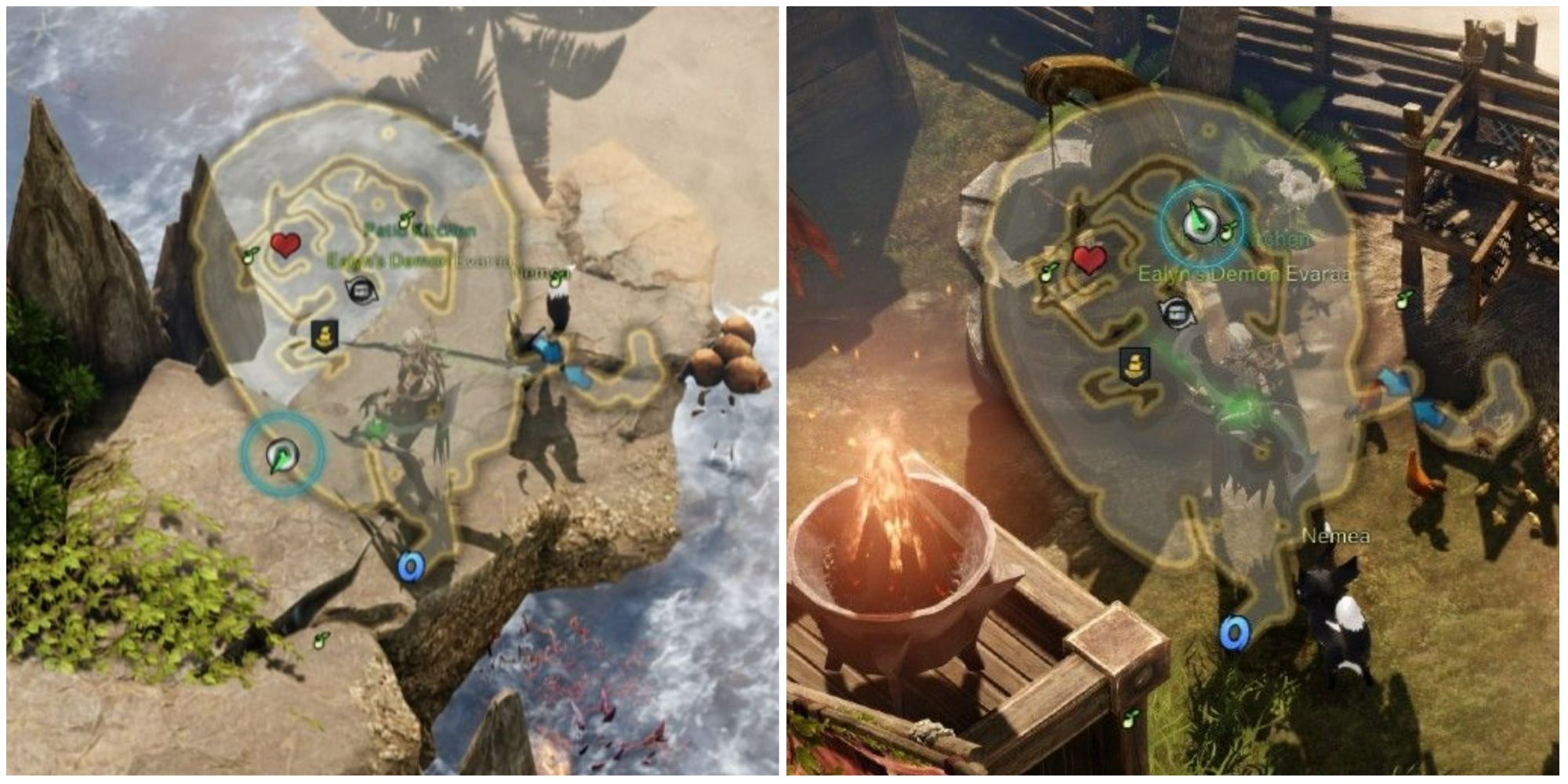The image size is (1568, 784).
Task: Select the heart rapport icon on right map
Action: (x=1090, y=256)
